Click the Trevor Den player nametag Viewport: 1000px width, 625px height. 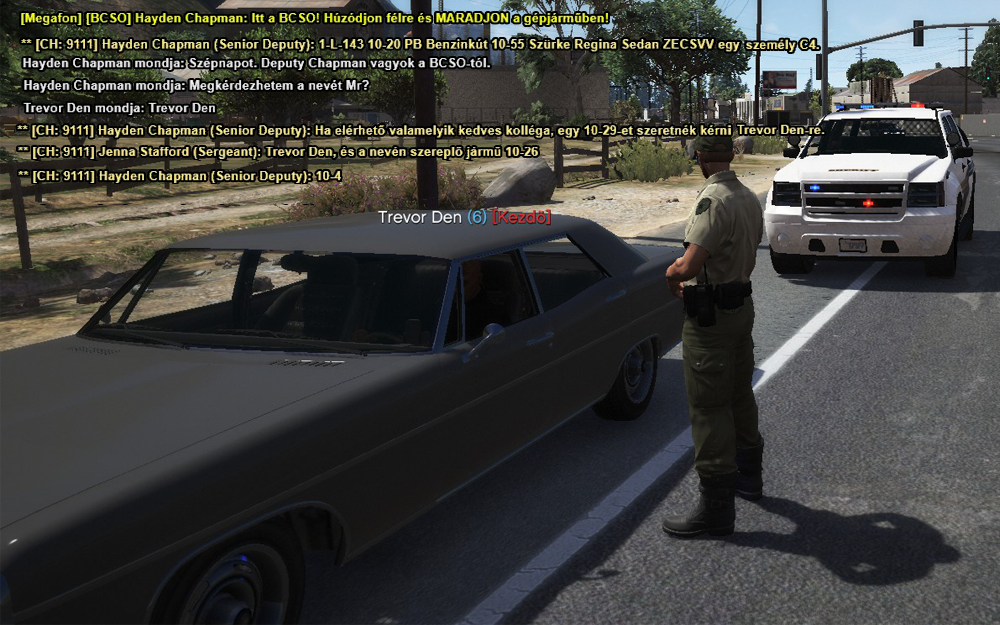(x=463, y=218)
